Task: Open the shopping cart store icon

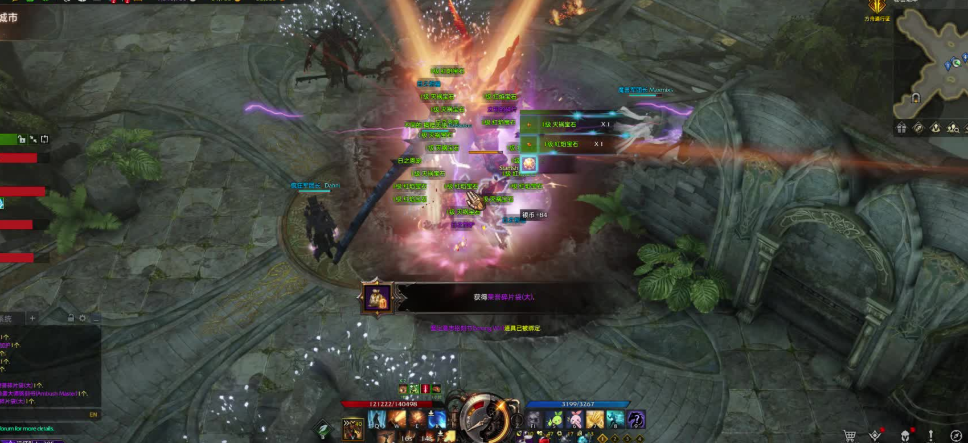Action: 850,435
